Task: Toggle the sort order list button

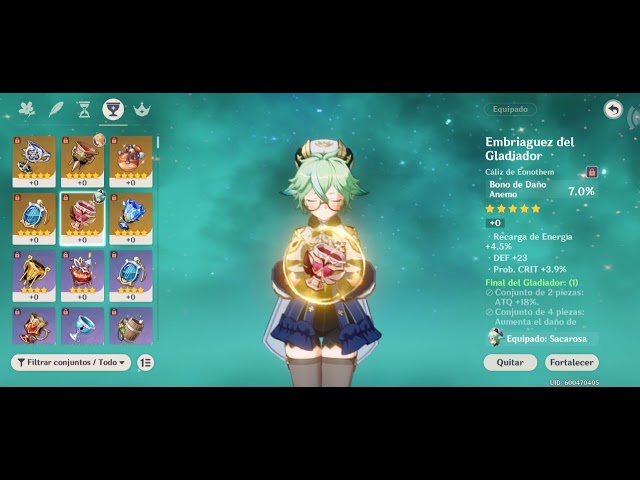Action: 146,363
